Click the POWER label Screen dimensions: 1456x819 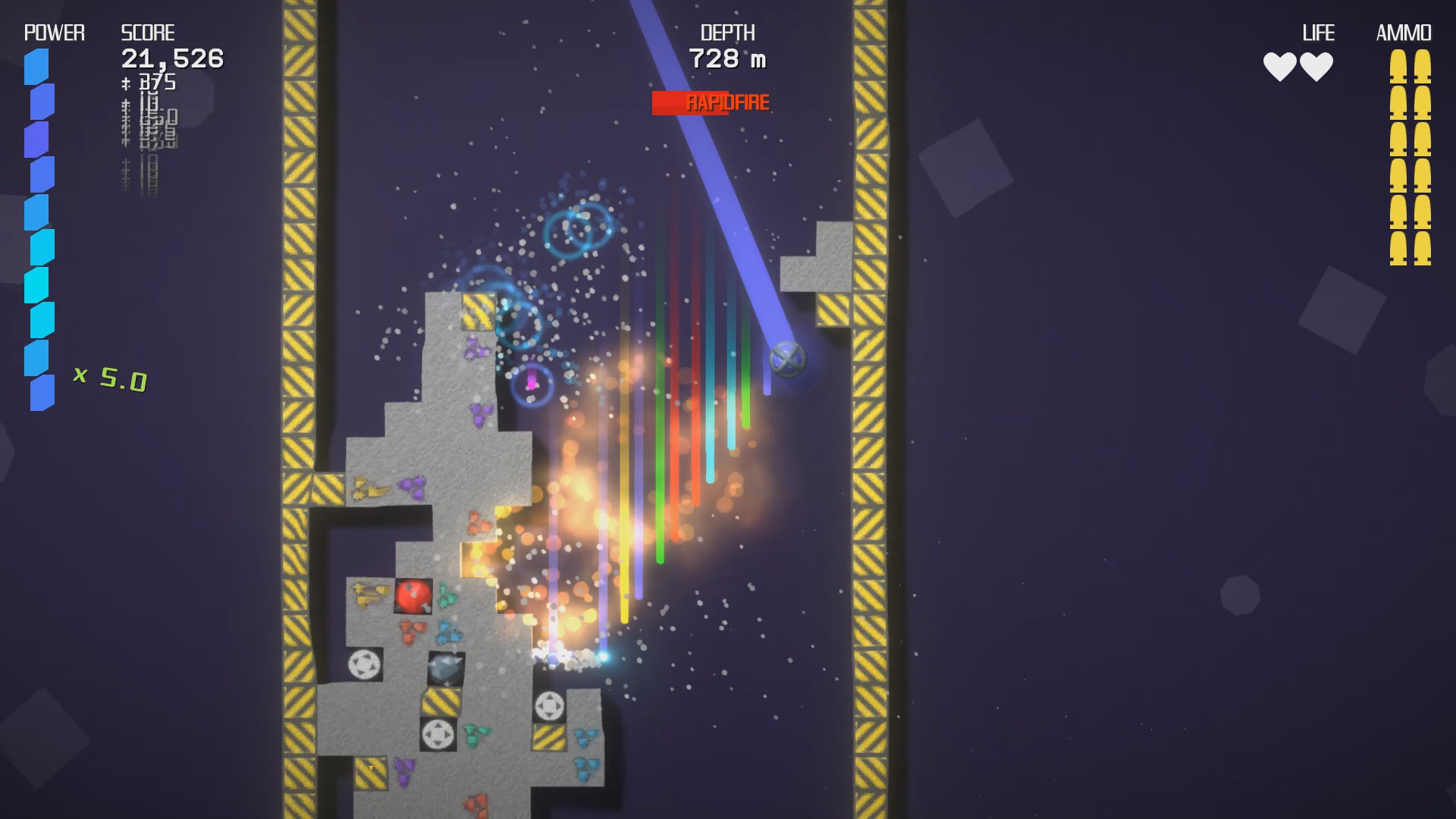53,33
